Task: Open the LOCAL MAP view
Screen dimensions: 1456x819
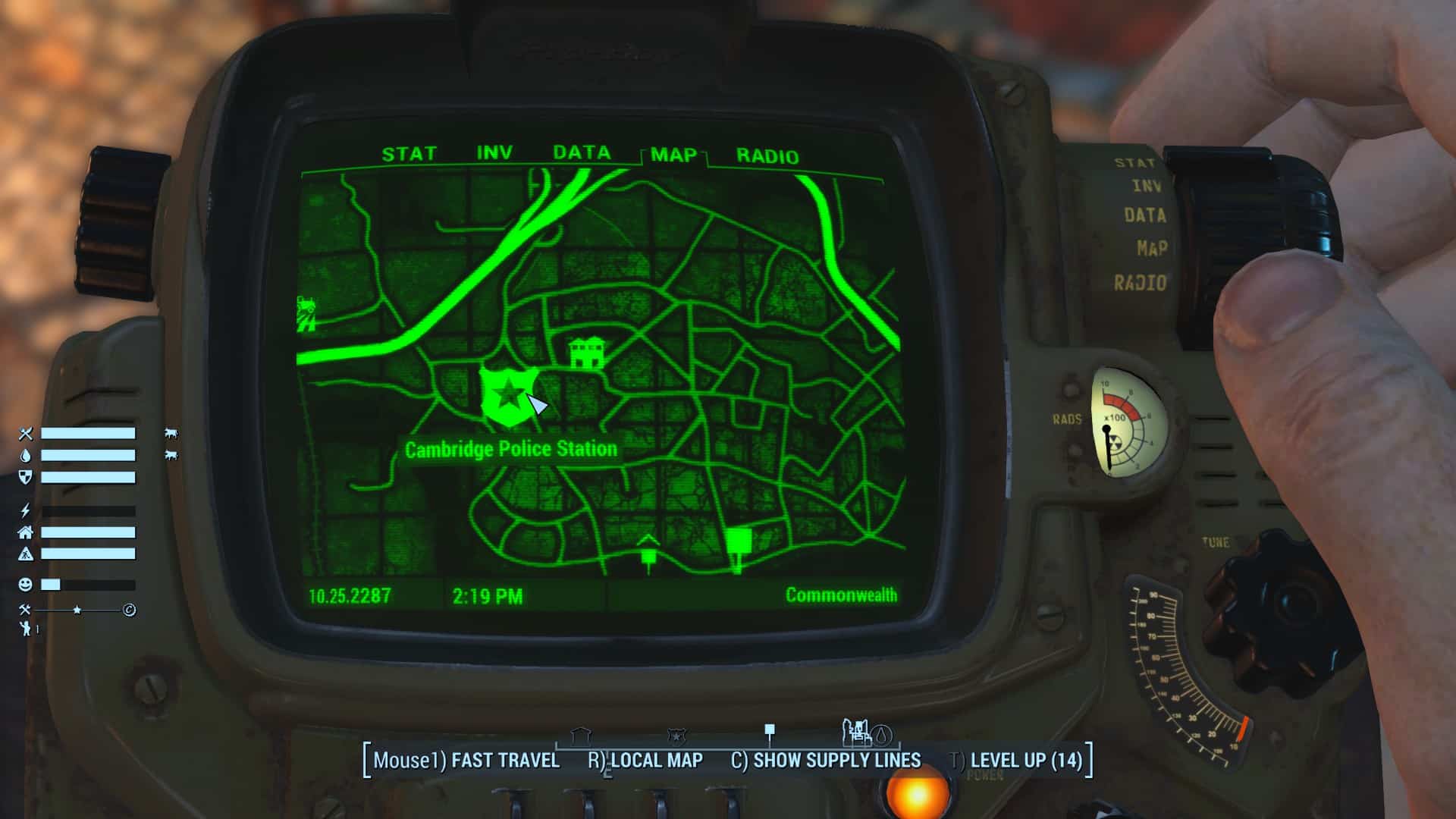Action: (x=646, y=761)
